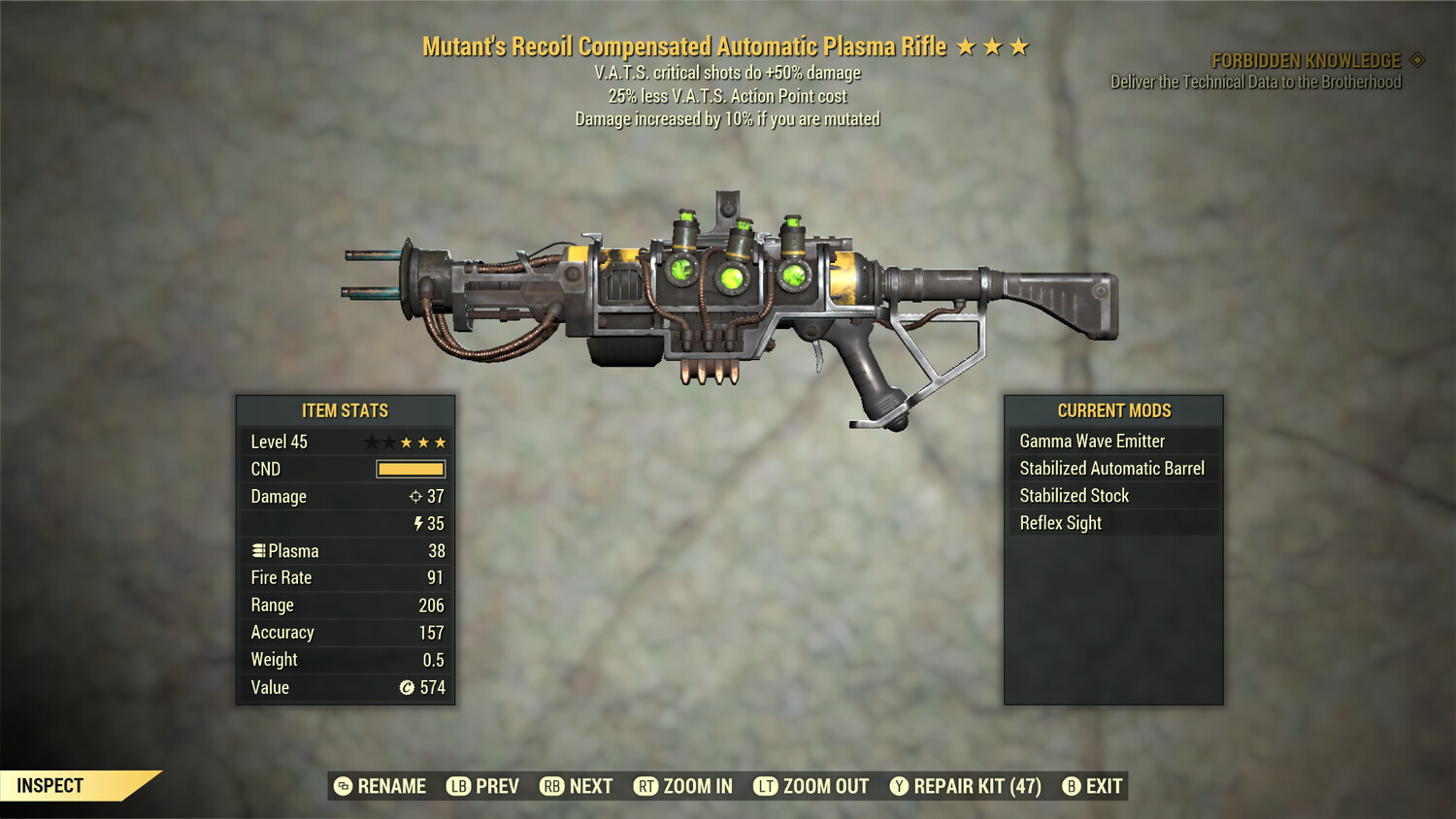Click the caps icon in the Value row
Viewport: 1456px width, 819px height.
pyautogui.click(x=408, y=688)
